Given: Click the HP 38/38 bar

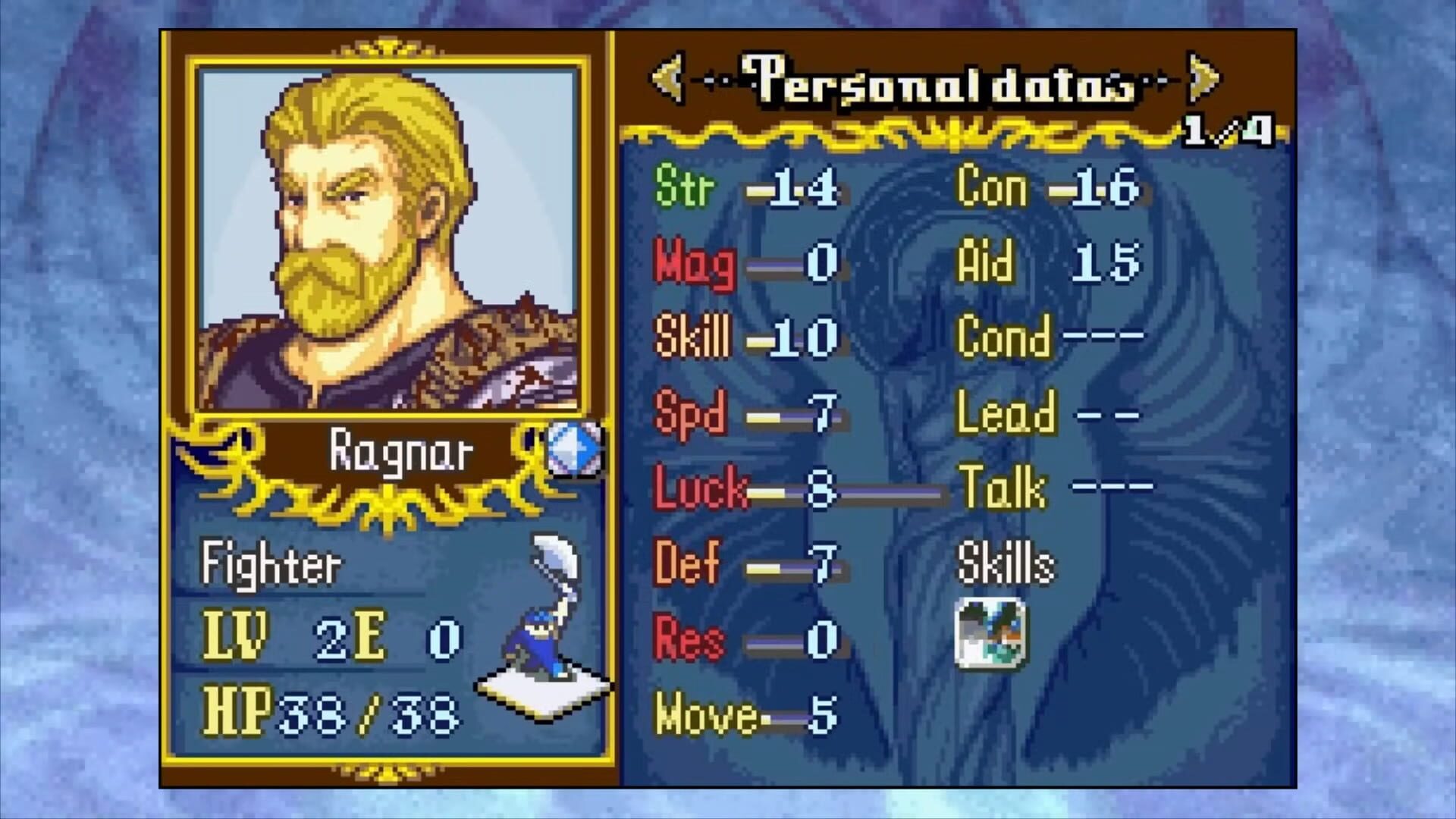Looking at the screenshot, I should click(326, 709).
